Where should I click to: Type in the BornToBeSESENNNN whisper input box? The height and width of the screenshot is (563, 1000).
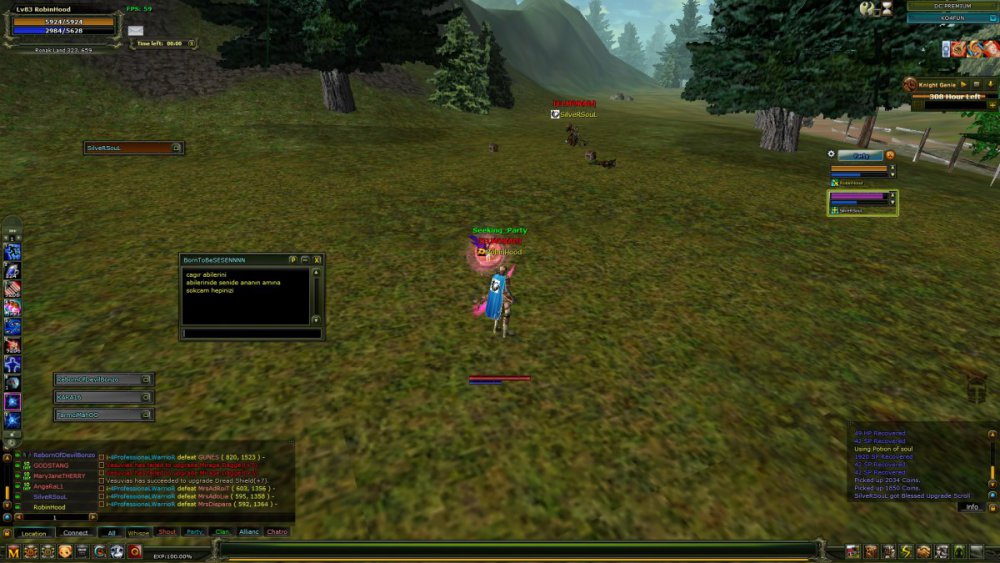pos(252,333)
